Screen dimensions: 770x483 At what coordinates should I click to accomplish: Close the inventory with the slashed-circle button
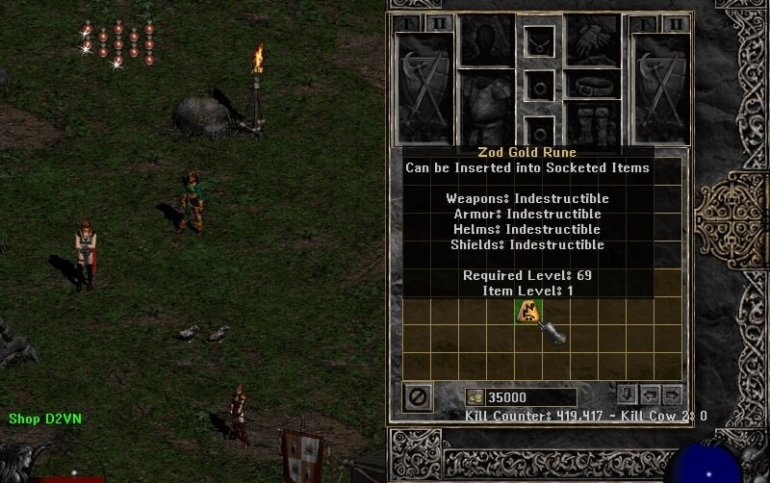[418, 397]
